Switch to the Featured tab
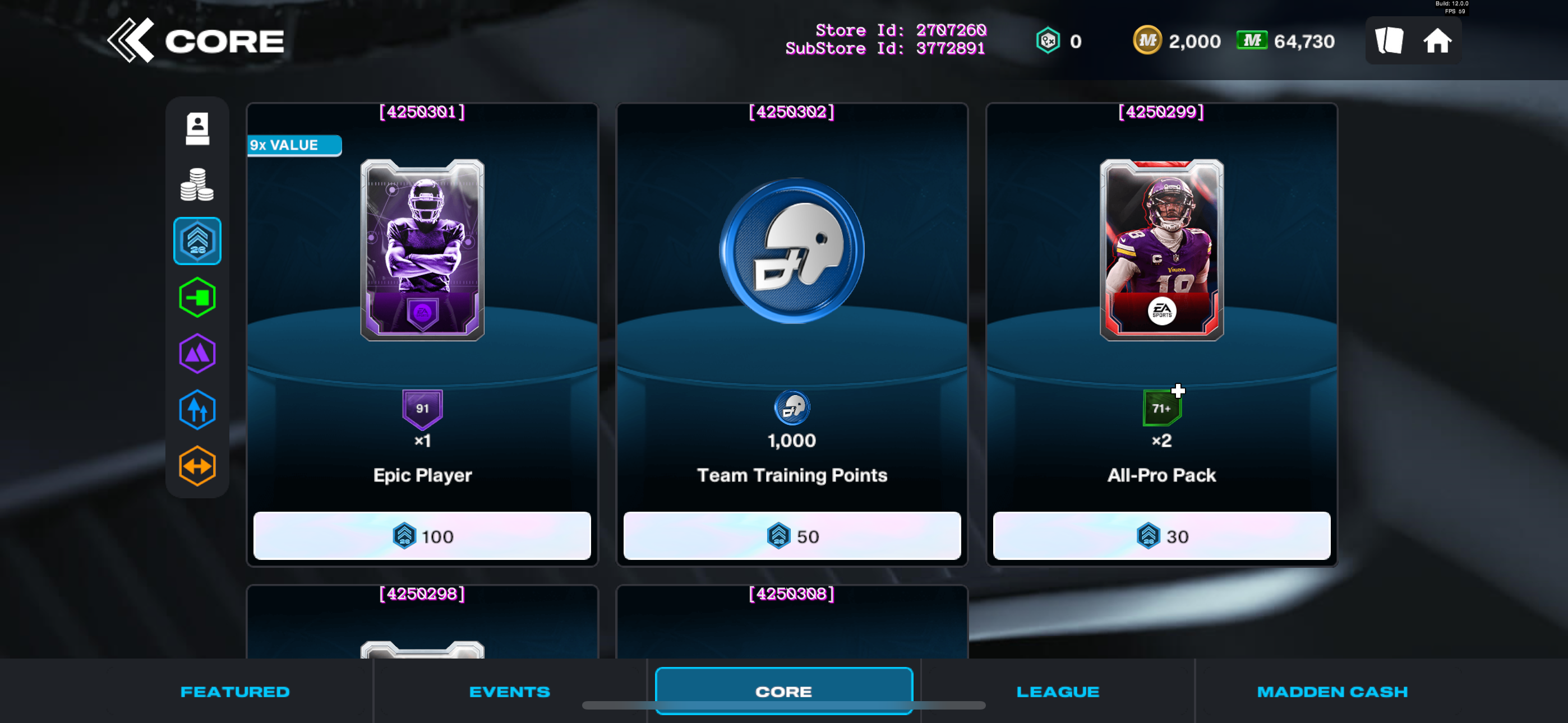Screen dimensions: 1568x723 tap(235, 692)
